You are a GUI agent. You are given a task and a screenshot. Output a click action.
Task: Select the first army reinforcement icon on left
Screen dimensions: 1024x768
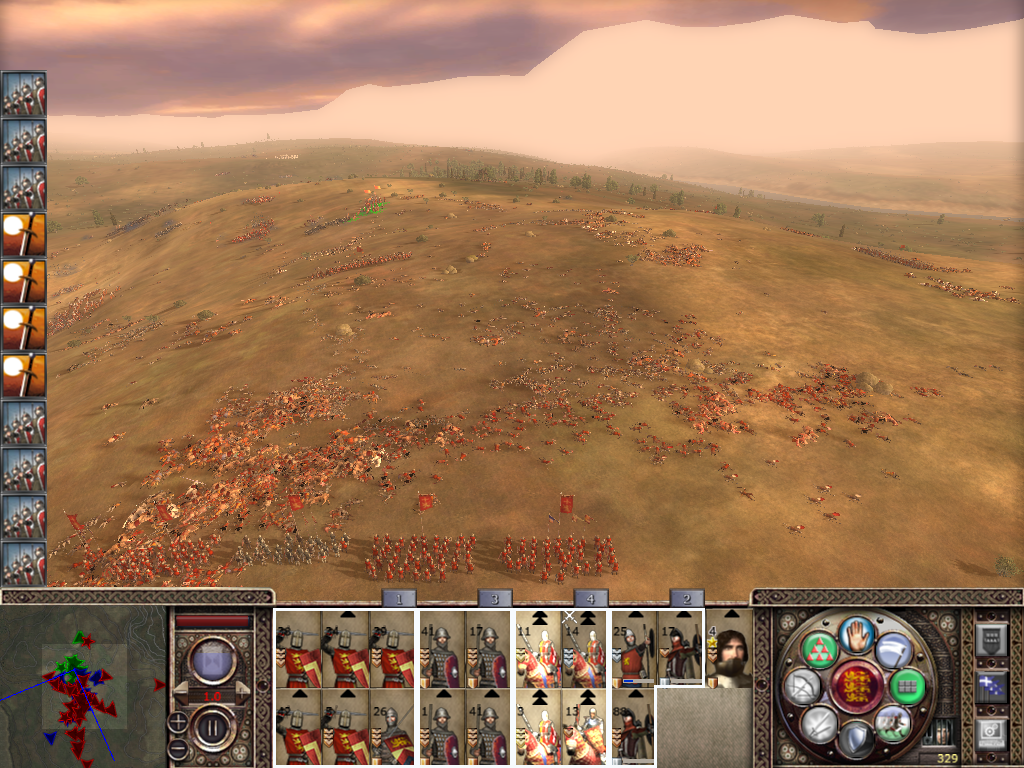[x=24, y=94]
